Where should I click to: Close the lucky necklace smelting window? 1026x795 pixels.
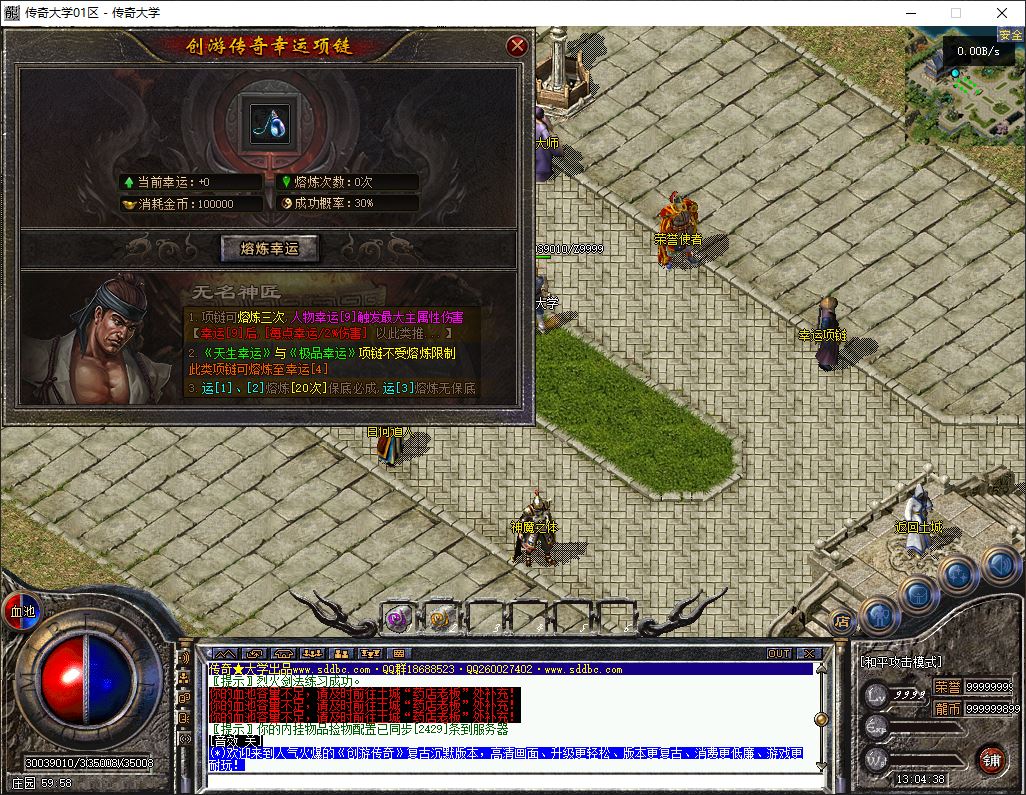pyautogui.click(x=517, y=46)
